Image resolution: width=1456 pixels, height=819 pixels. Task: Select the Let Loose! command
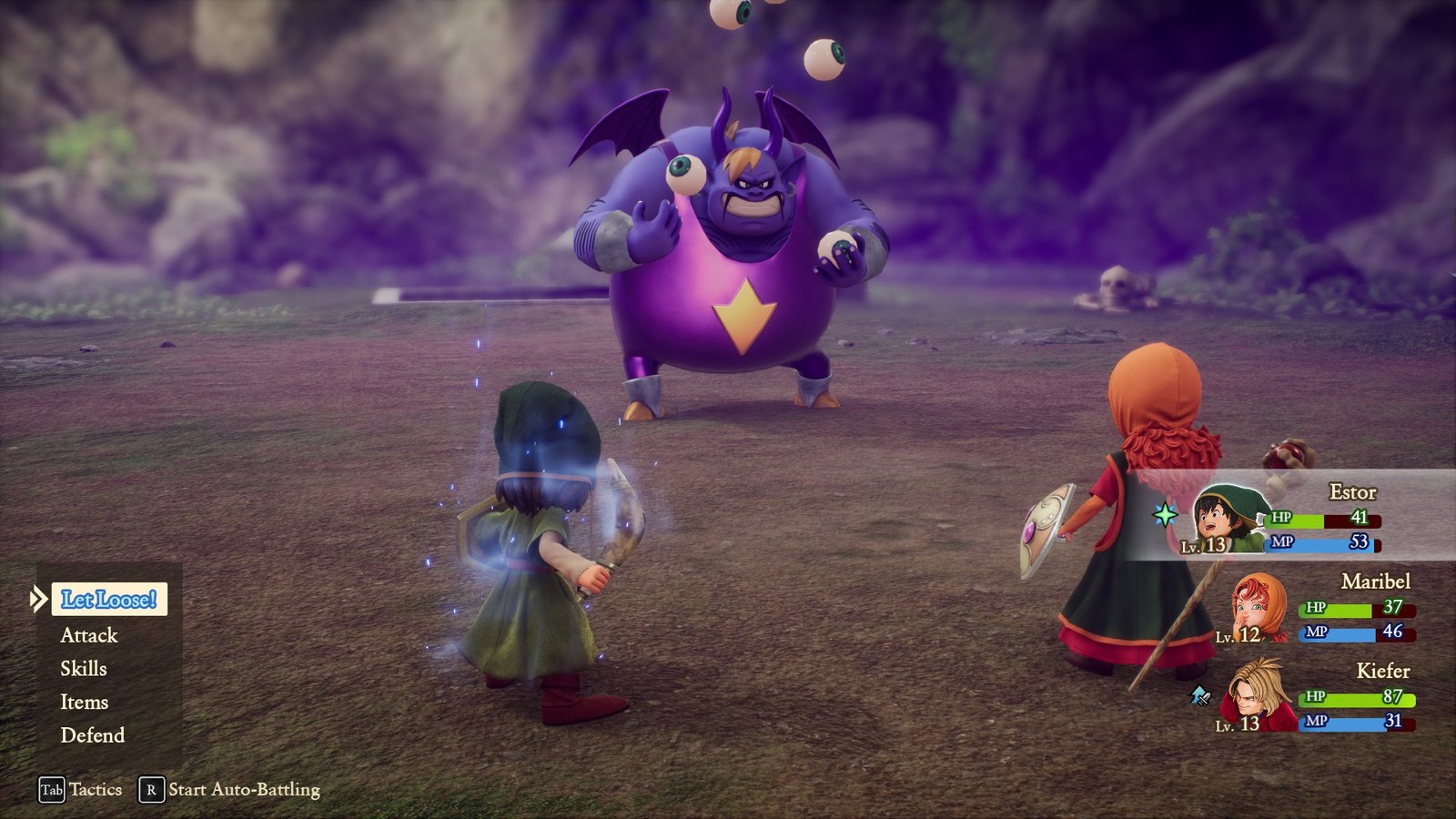[x=110, y=601]
